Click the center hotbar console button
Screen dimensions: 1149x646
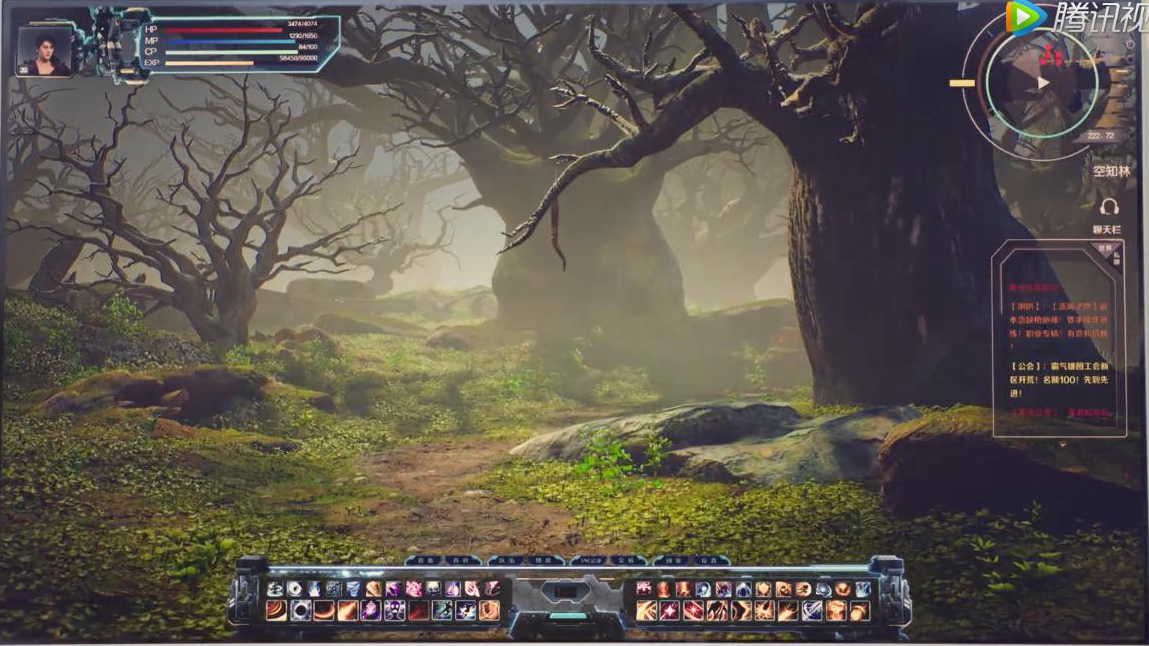pos(567,592)
